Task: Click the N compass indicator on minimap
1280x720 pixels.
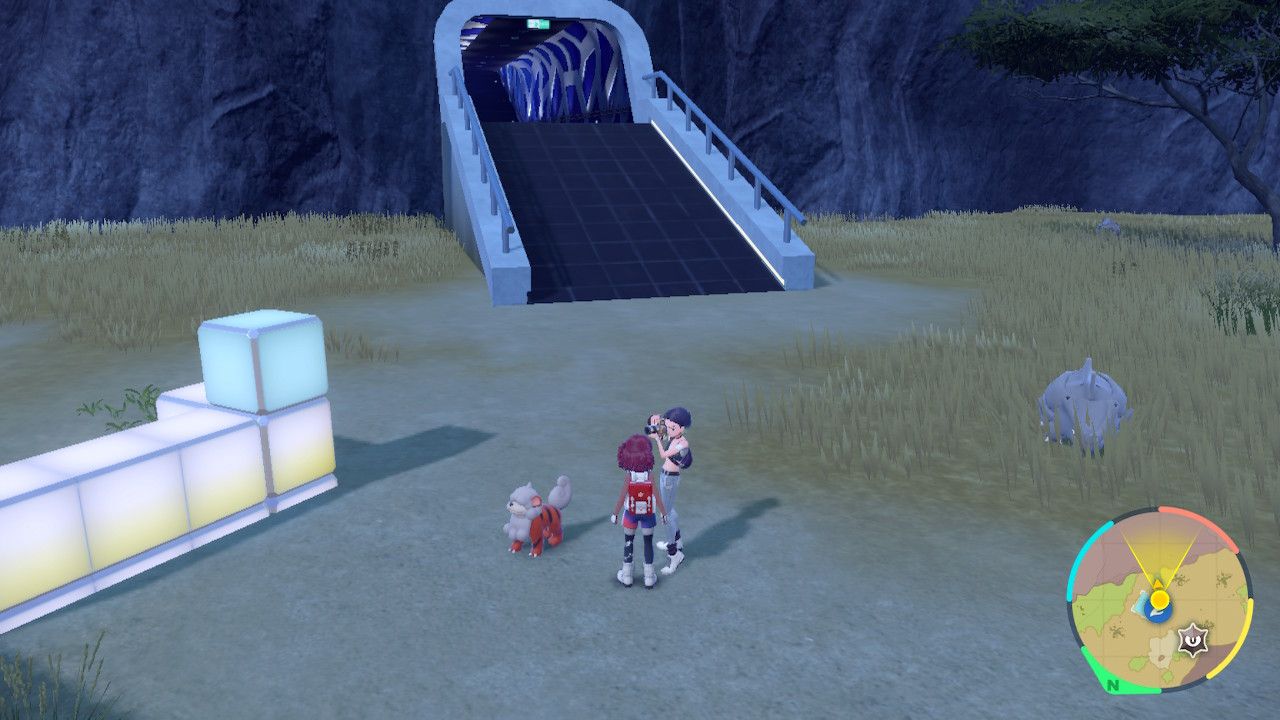Action: [x=1111, y=685]
